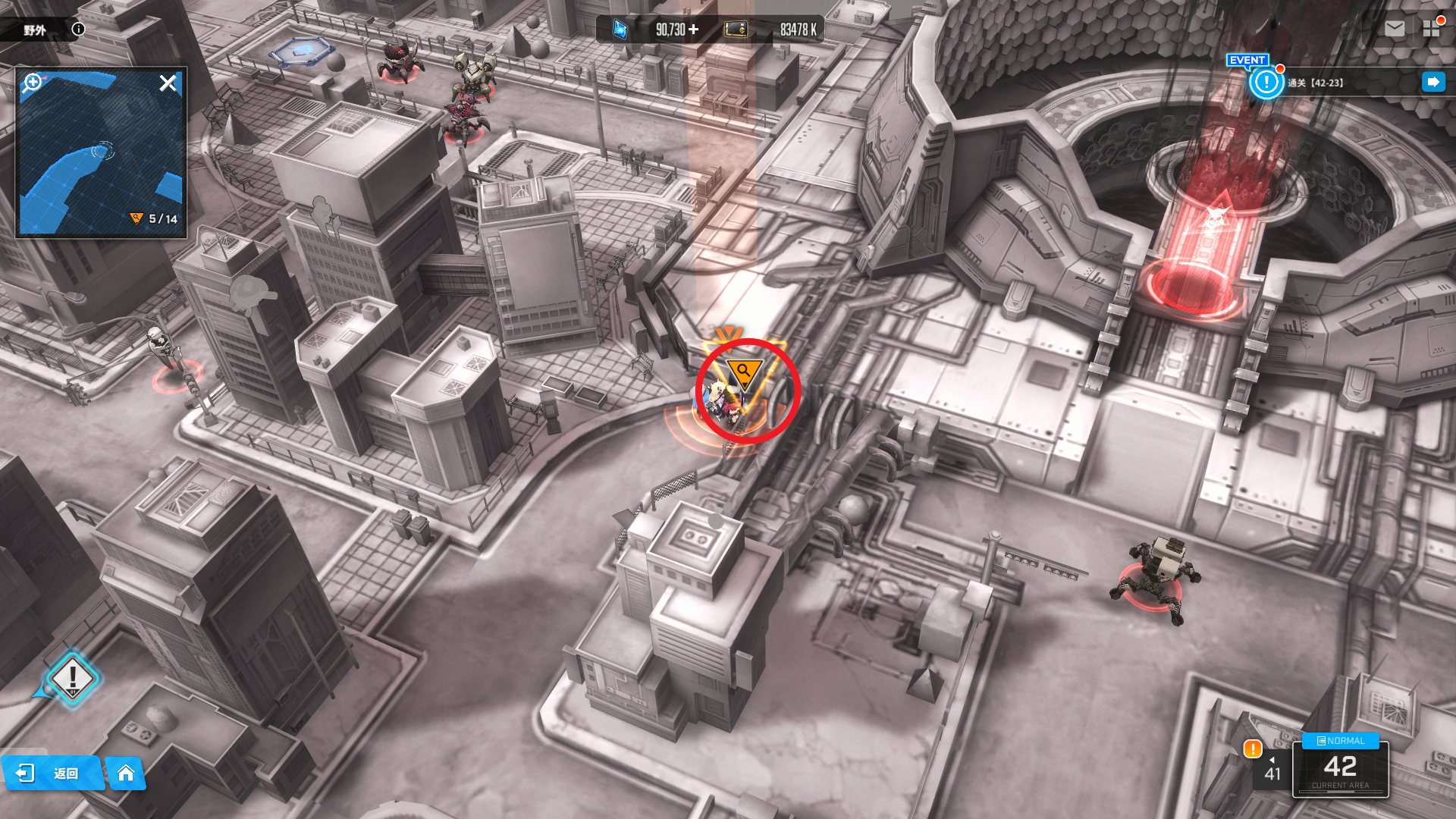Open the EVENT mission tracker
The image size is (1456, 819).
coord(1266,82)
